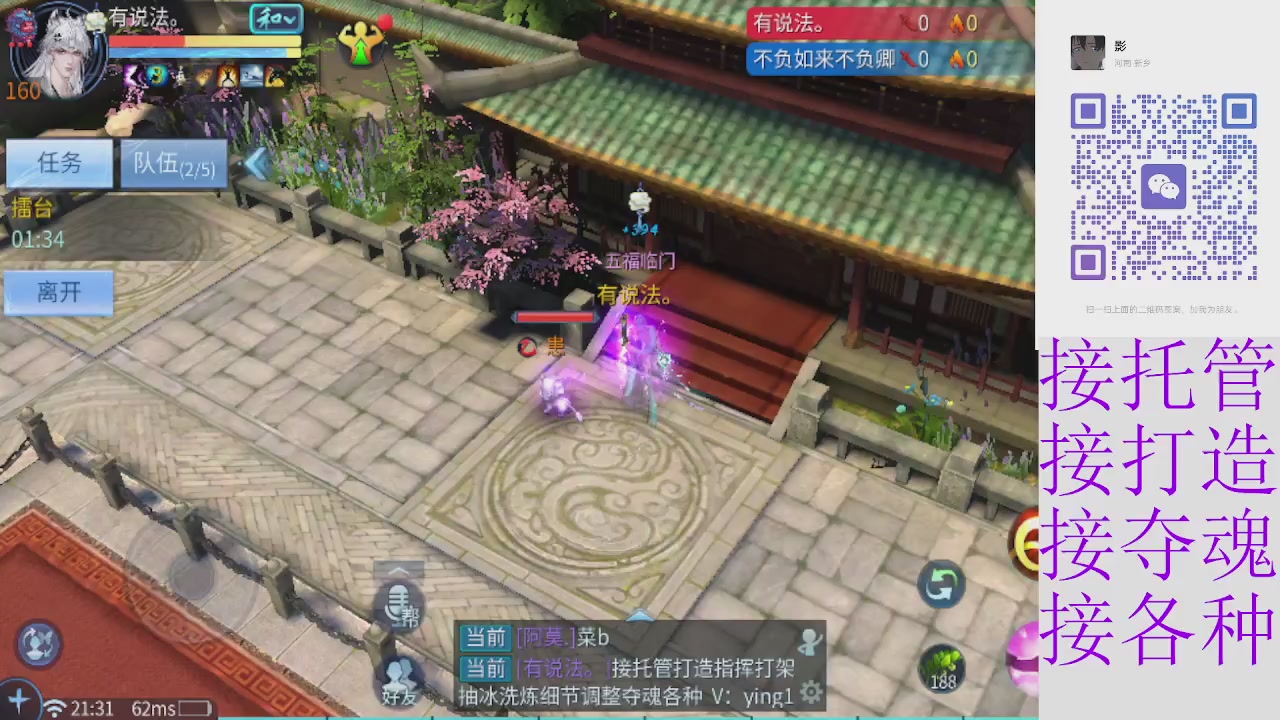Collapse the panel via the left-pointing chevron
Viewport: 1280px width, 720px height.
point(257,164)
